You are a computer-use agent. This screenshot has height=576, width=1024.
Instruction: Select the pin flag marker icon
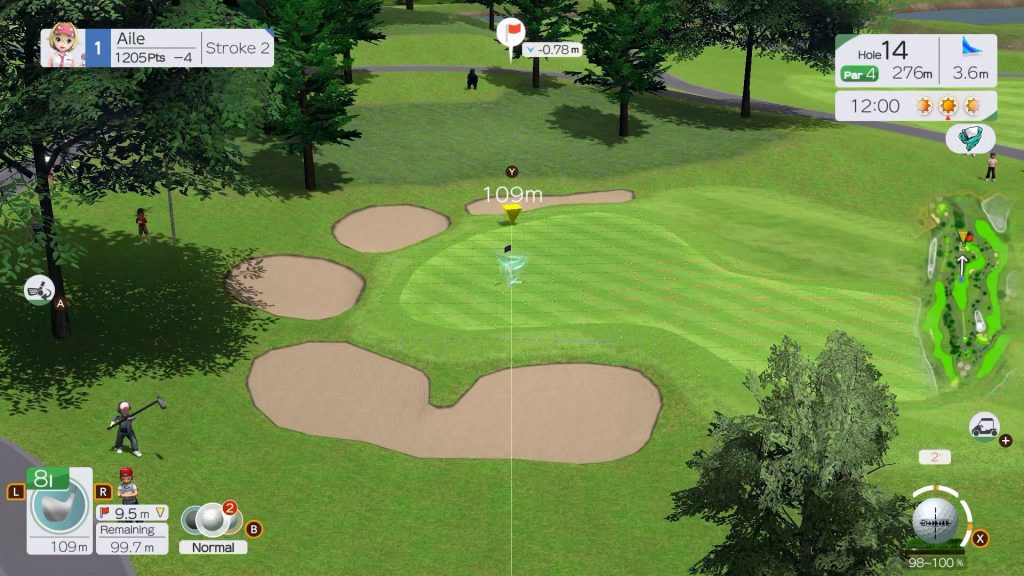pos(511,33)
